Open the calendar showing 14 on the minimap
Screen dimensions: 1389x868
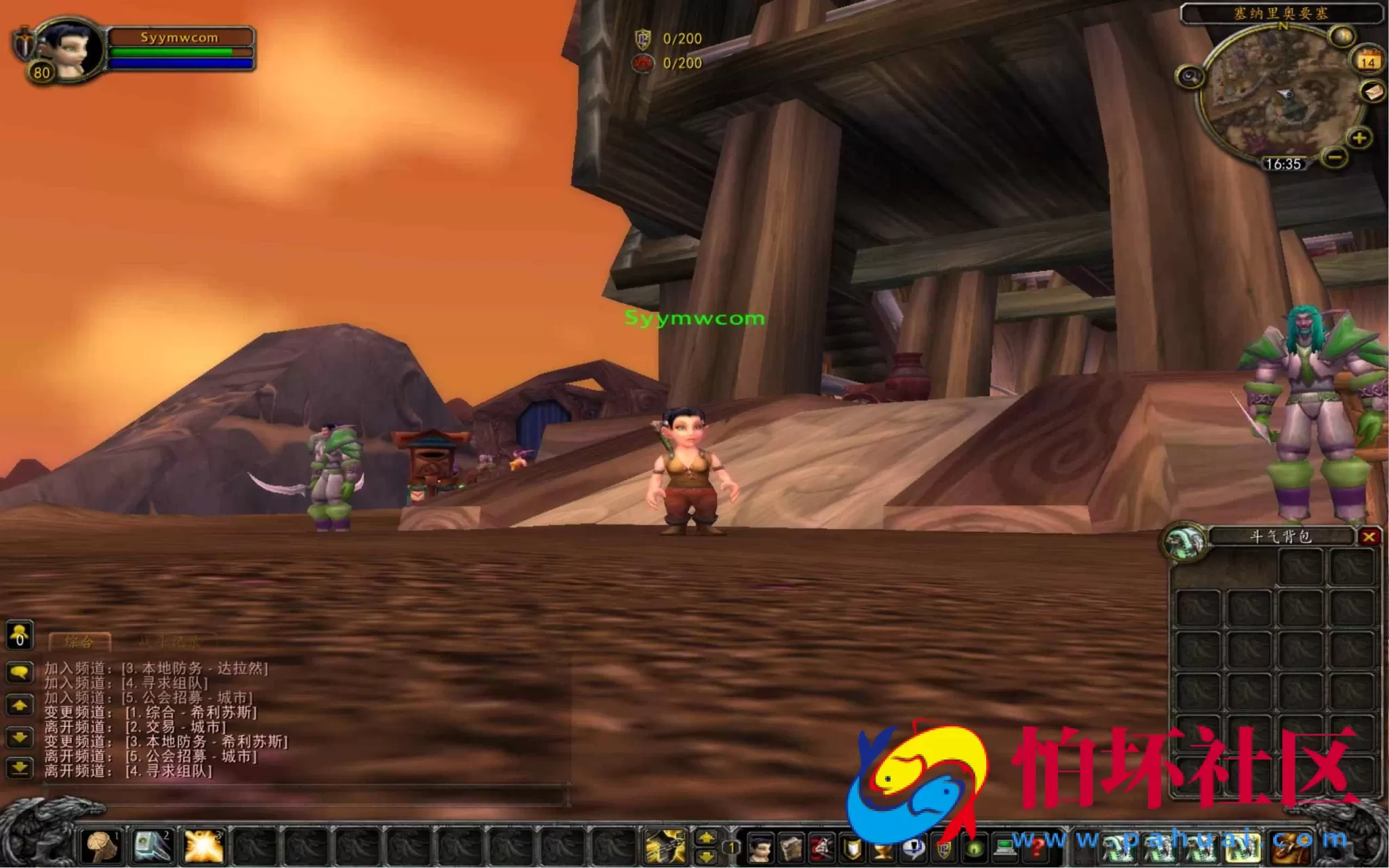tap(1367, 62)
